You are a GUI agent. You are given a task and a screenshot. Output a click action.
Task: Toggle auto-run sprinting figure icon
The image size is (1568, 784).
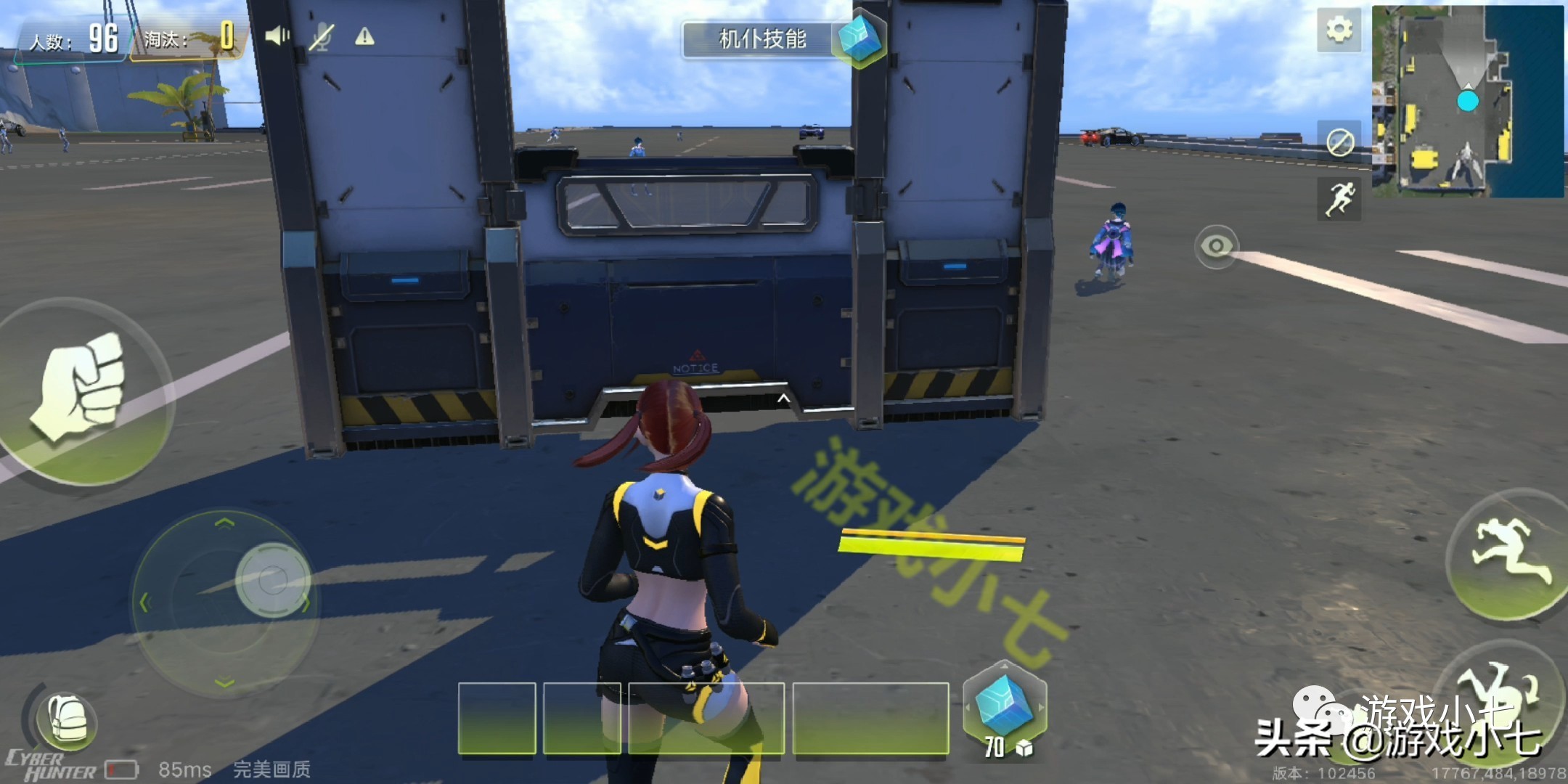pos(1339,199)
